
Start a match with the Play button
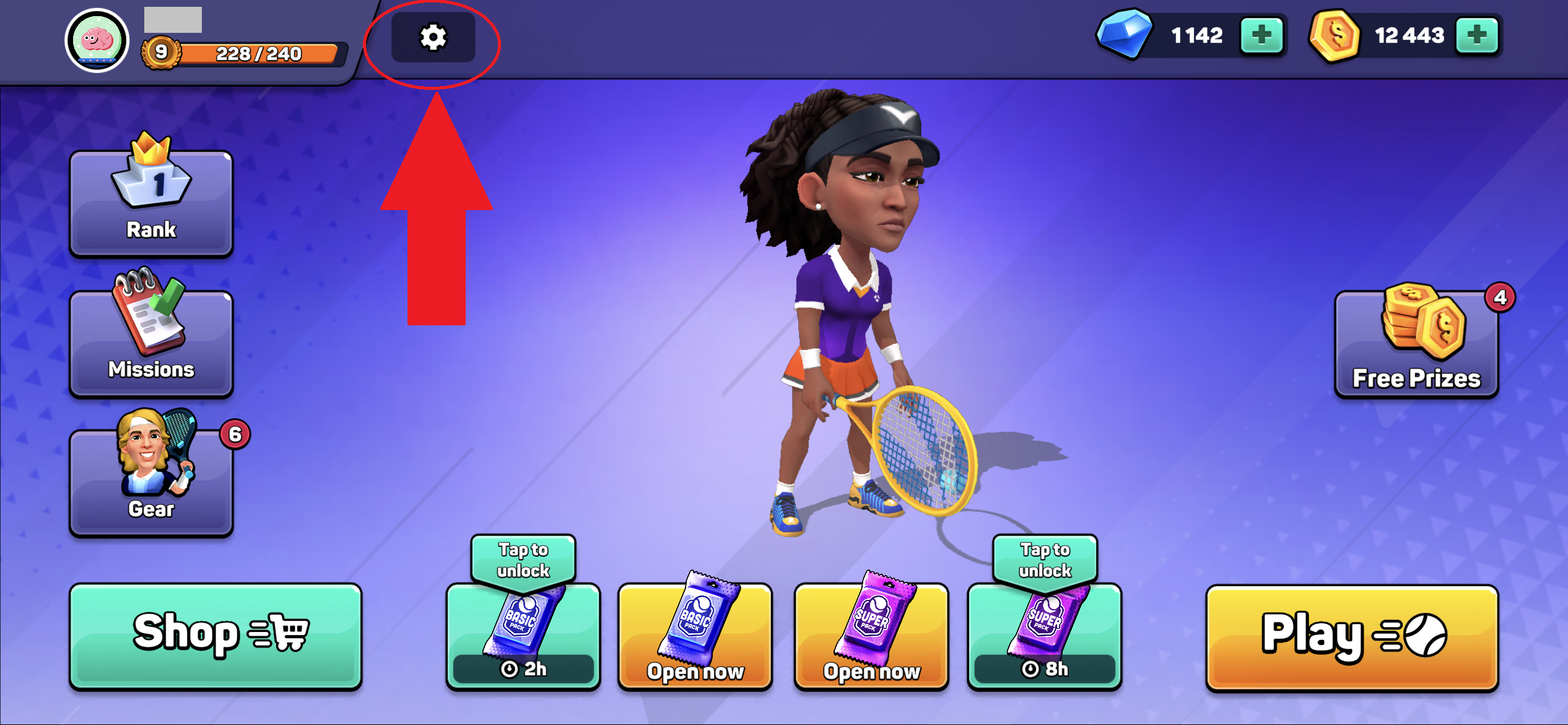(x=1351, y=637)
